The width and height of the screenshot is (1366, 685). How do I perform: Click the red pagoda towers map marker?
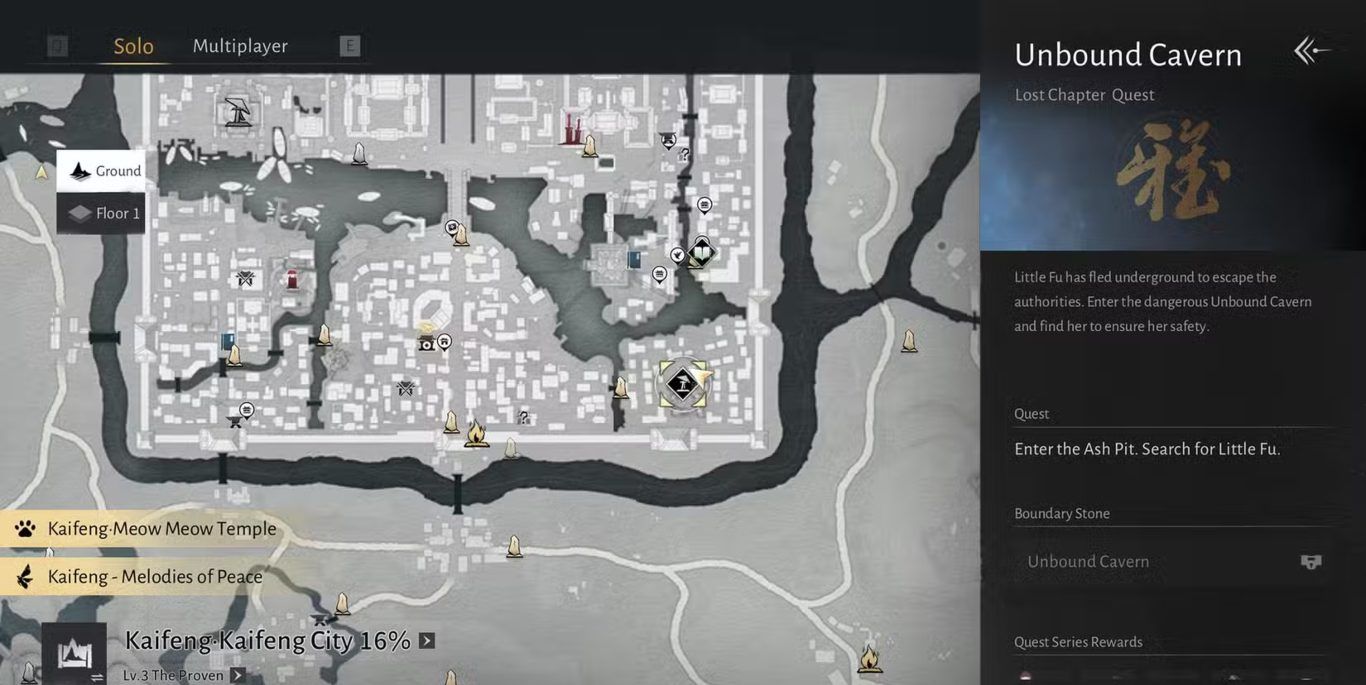572,129
